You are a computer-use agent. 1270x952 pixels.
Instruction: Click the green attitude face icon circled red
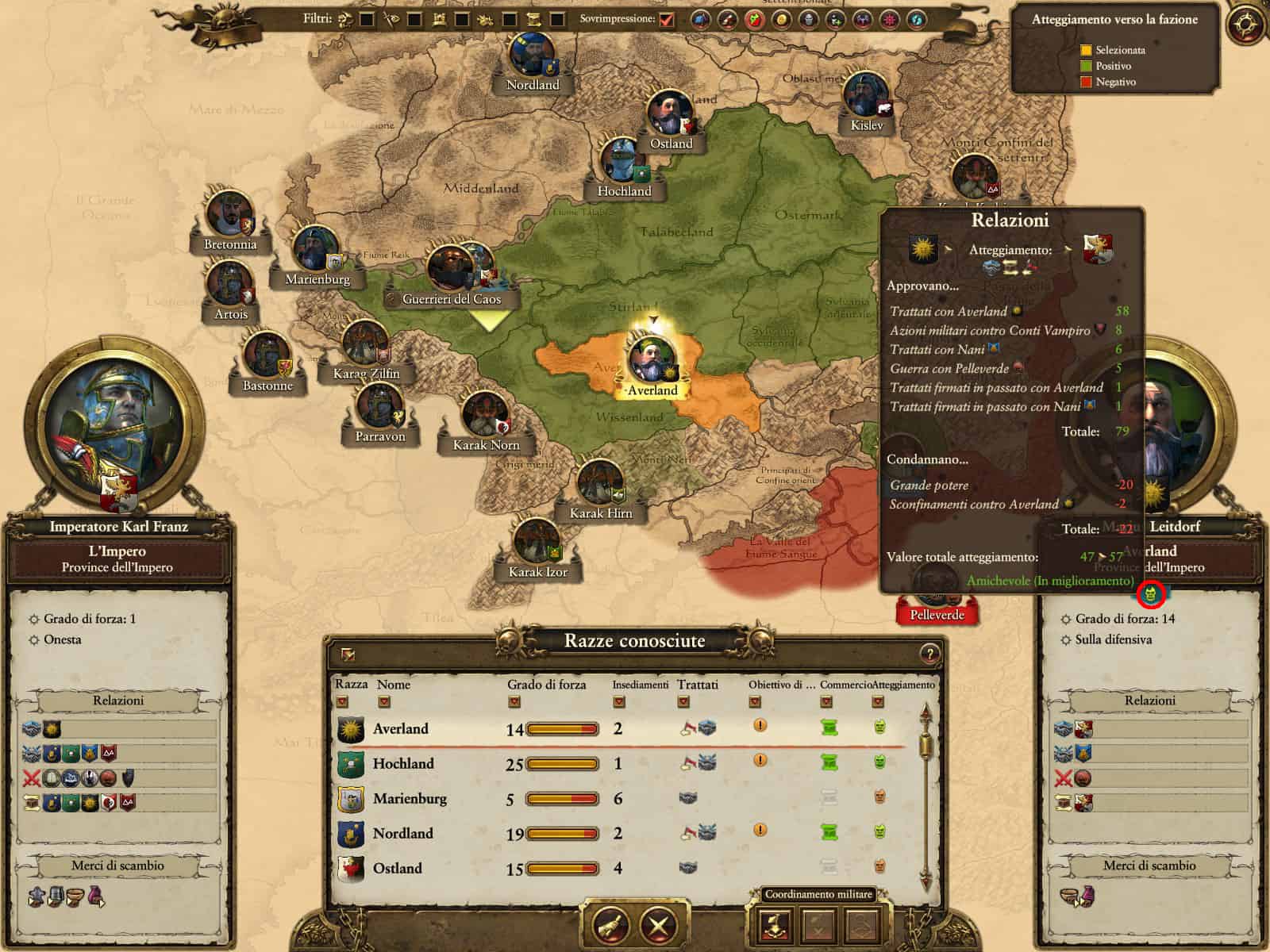(x=1151, y=593)
